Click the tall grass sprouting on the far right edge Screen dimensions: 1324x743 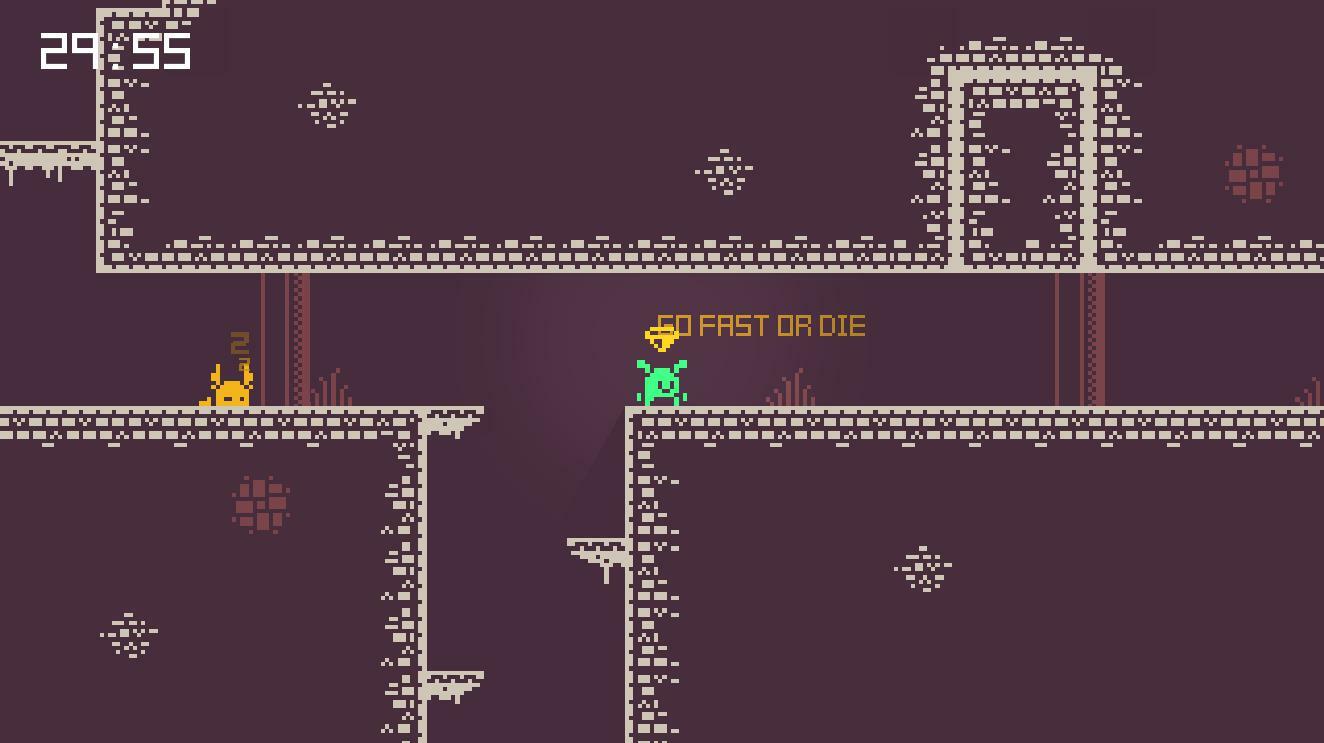pyautogui.click(x=1311, y=390)
